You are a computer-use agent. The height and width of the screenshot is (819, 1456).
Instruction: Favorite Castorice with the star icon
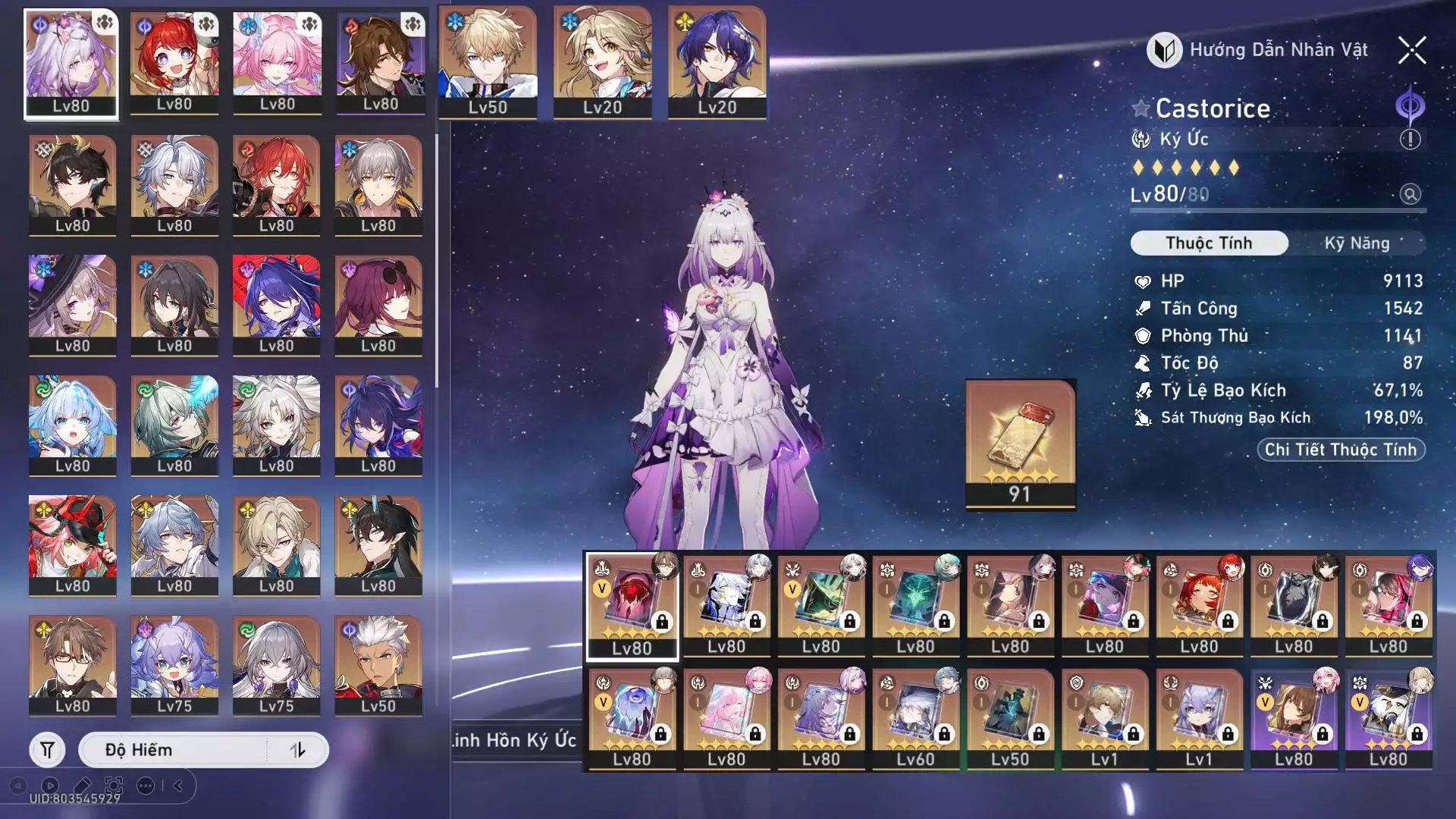pyautogui.click(x=1141, y=108)
